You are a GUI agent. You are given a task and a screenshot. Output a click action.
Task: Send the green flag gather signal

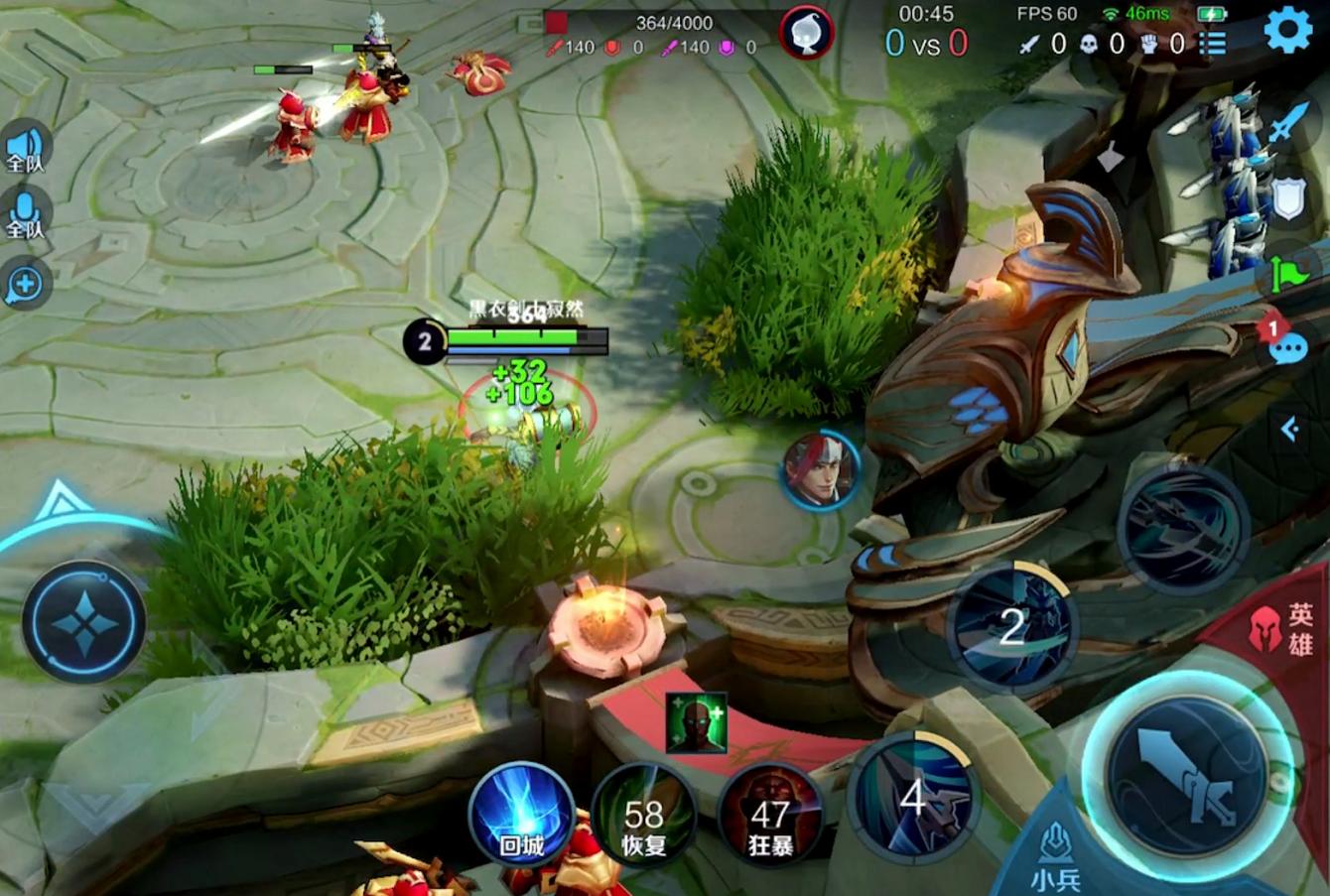[x=1287, y=272]
